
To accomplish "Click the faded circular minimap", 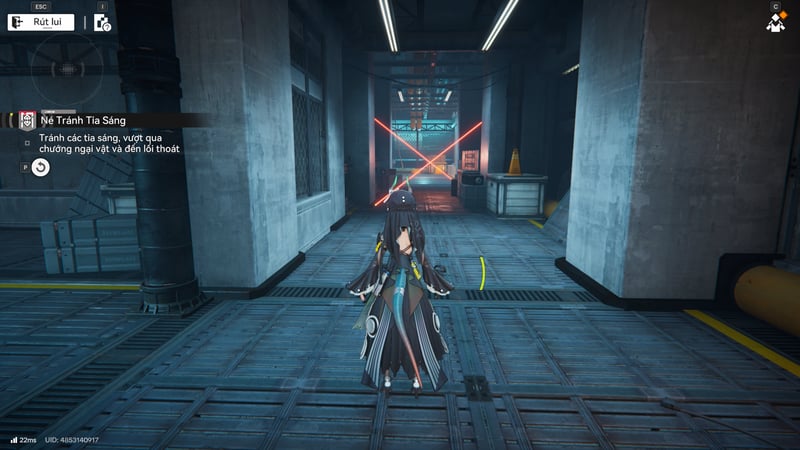I will 65,67.
